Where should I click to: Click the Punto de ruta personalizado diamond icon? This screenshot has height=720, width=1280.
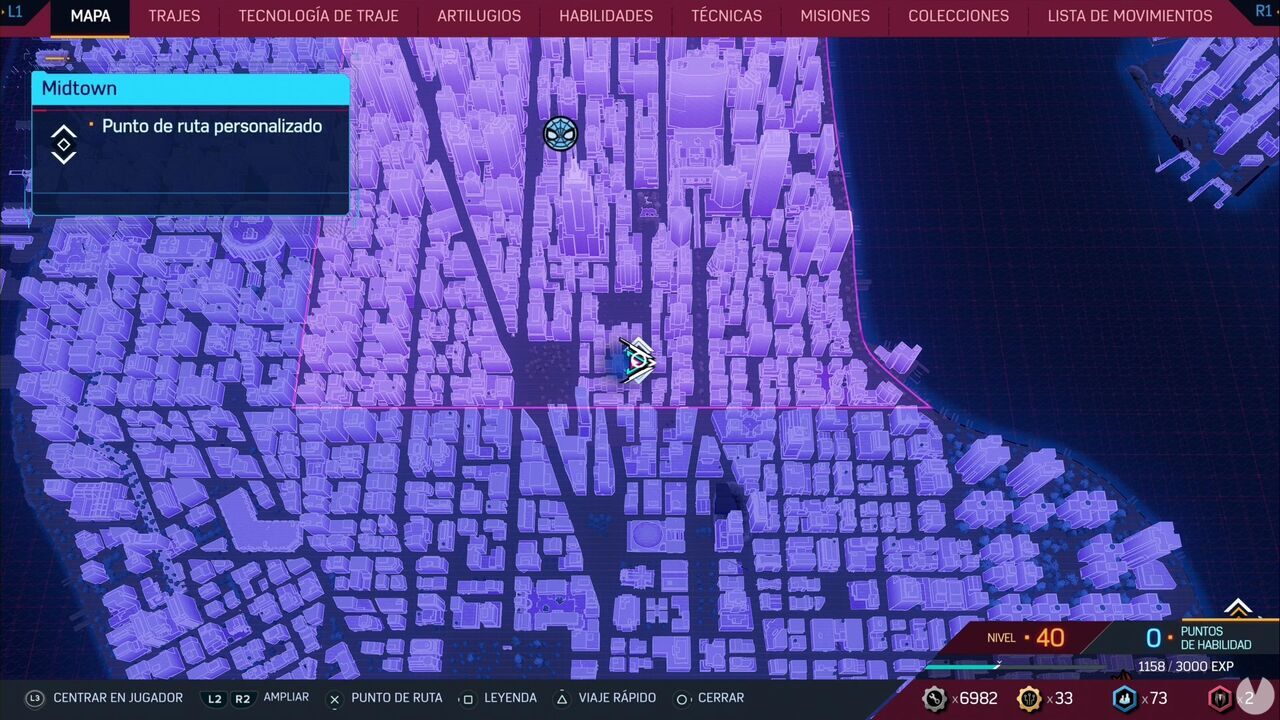63,143
